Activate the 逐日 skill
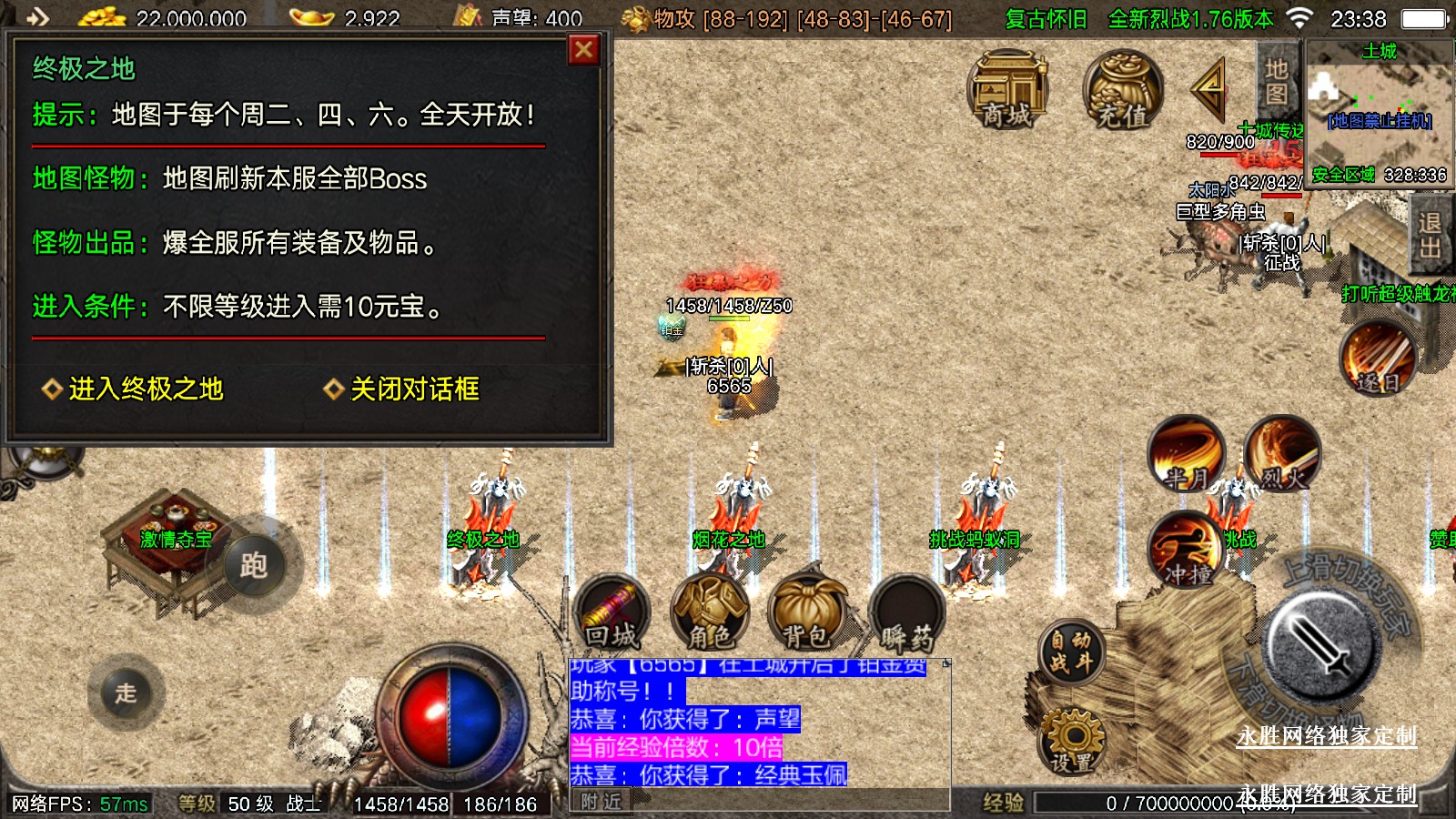Viewport: 1456px width, 819px height. 1378,359
